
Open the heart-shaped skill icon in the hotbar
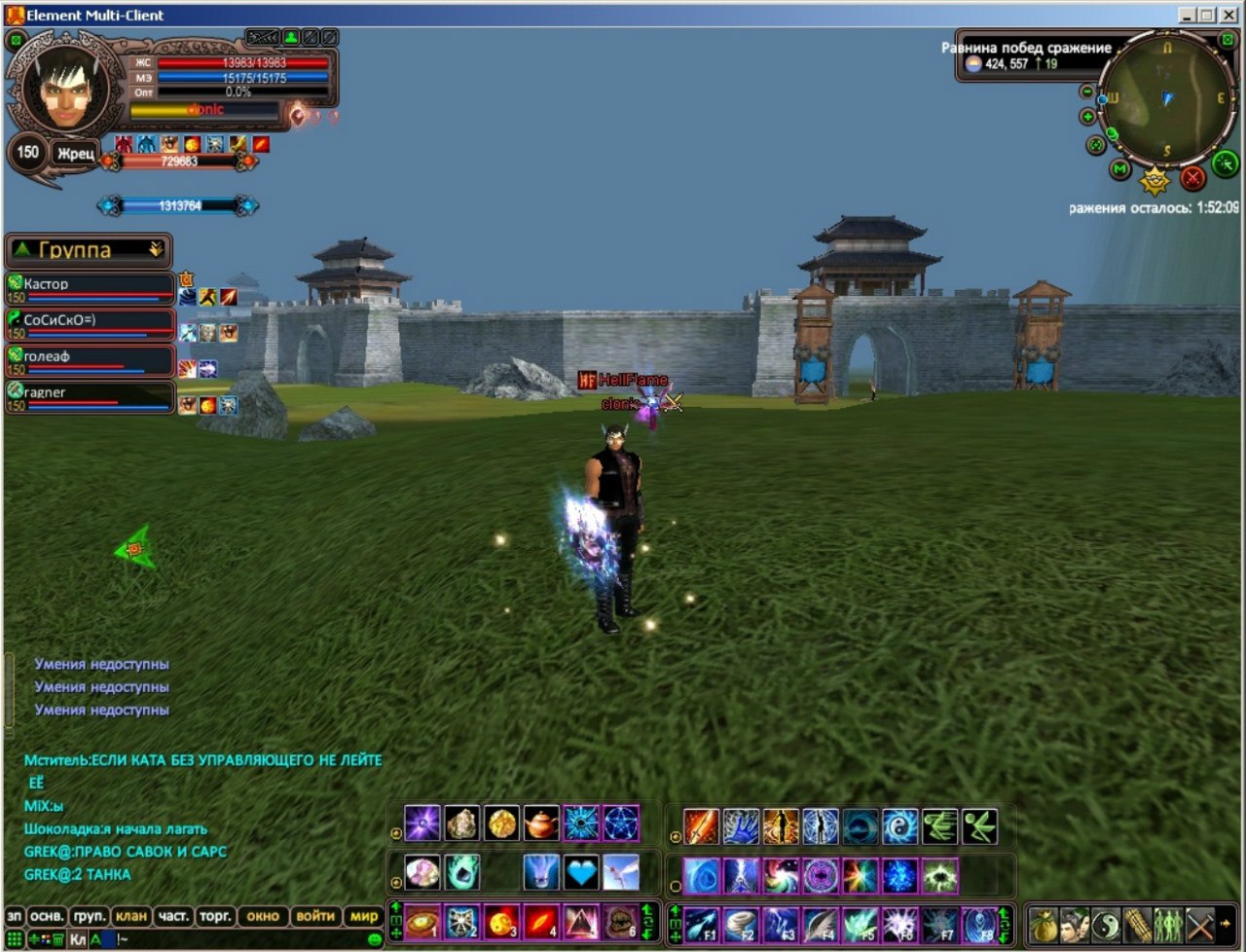coord(580,871)
